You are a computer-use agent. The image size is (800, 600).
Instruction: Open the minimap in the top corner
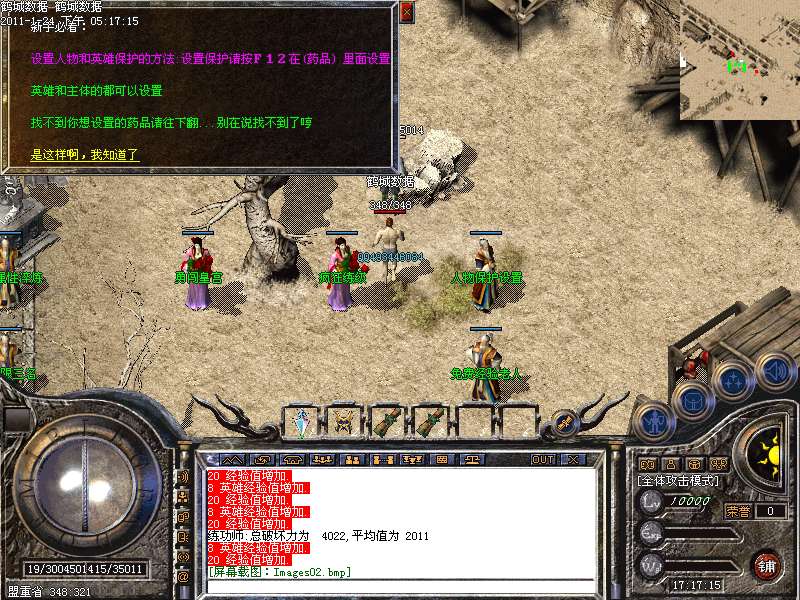(x=739, y=60)
